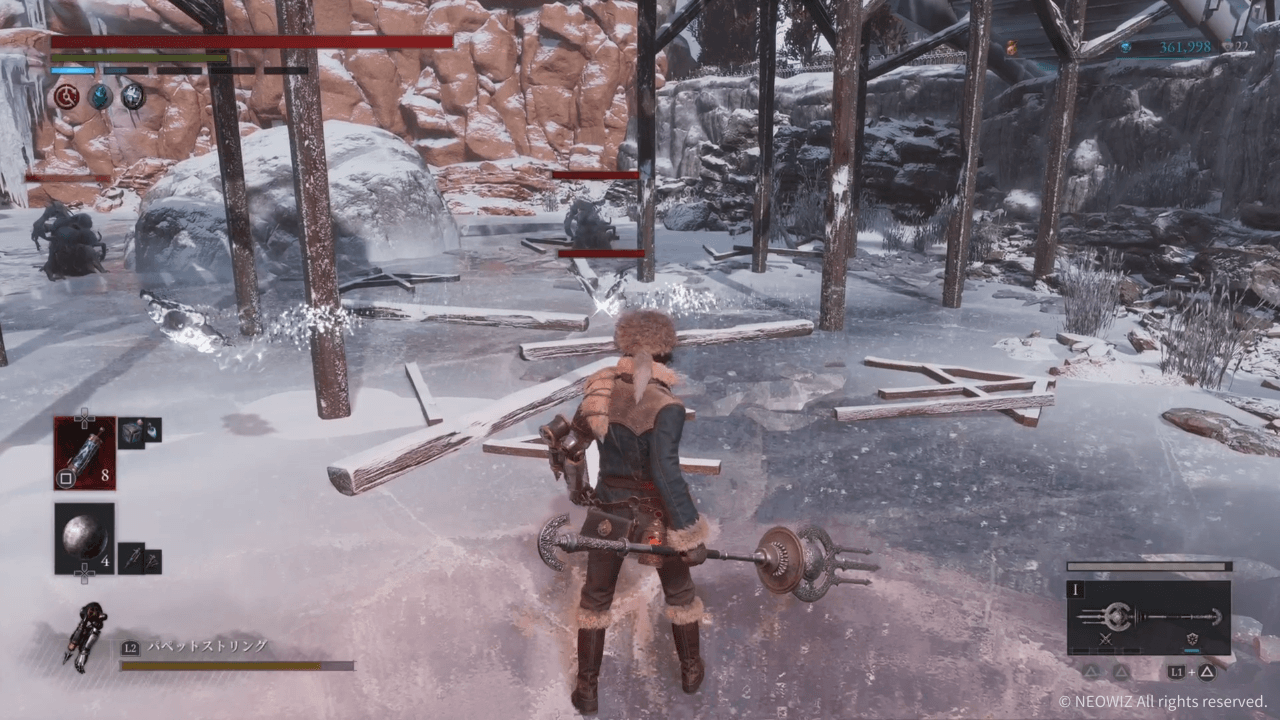Click the Legion Arm icon above the puppet string gauge
1280x720 pixels.
pos(86,636)
